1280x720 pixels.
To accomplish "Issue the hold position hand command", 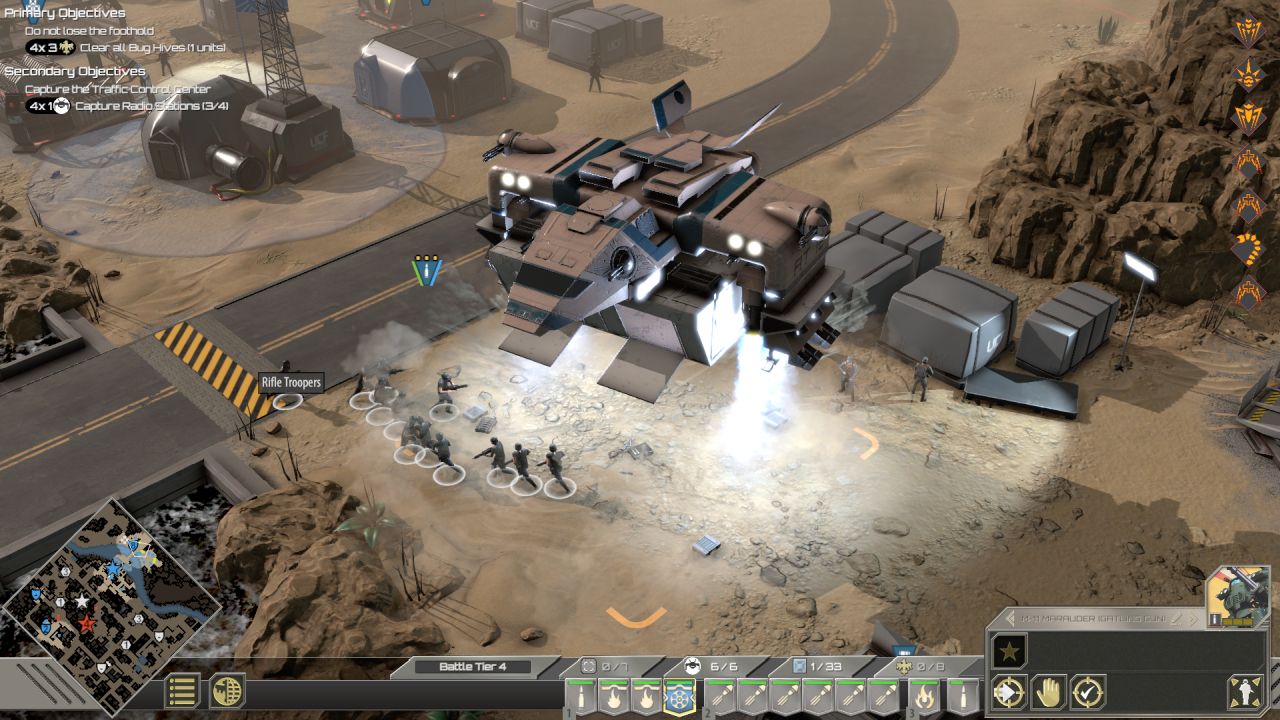I will [1048, 692].
